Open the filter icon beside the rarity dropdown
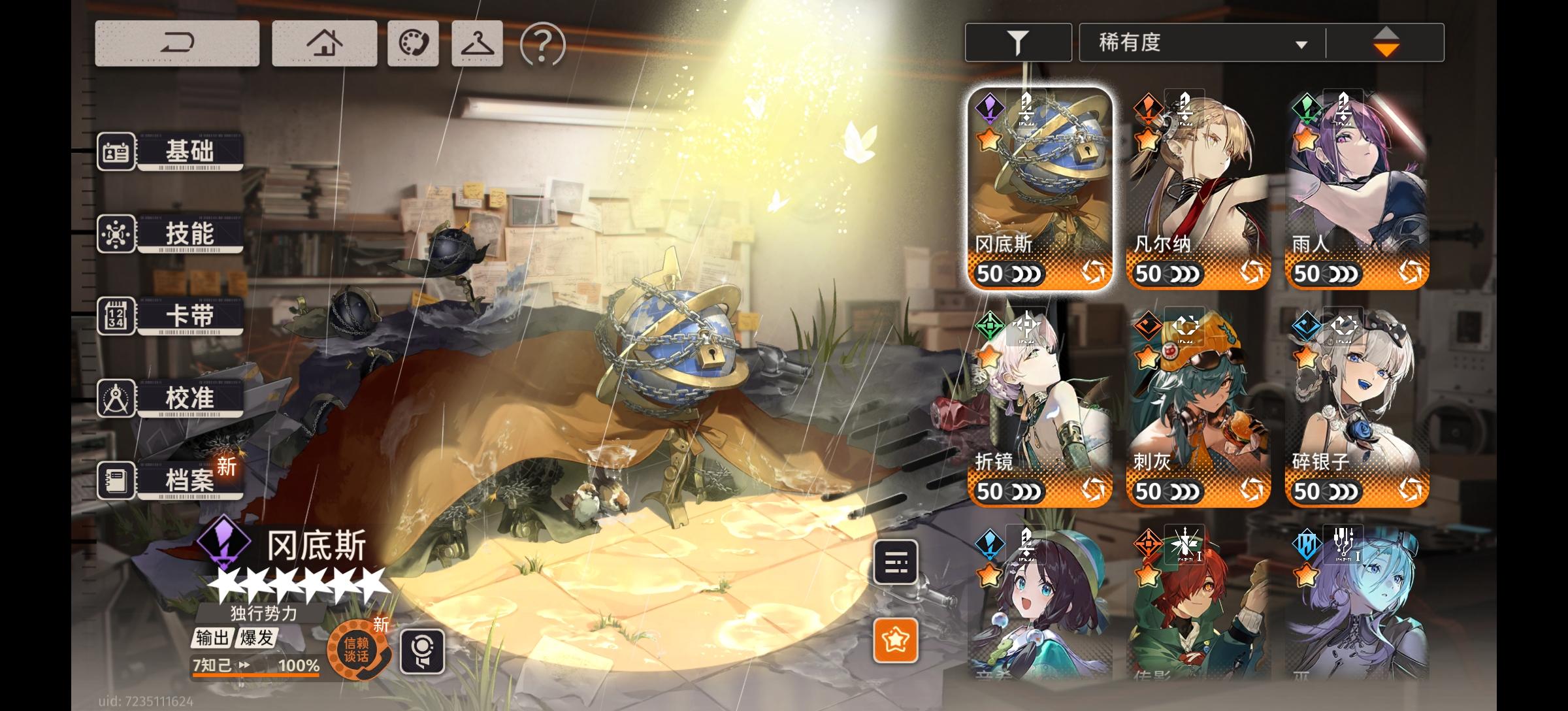Viewport: 1568px width, 711px height. pos(1017,41)
